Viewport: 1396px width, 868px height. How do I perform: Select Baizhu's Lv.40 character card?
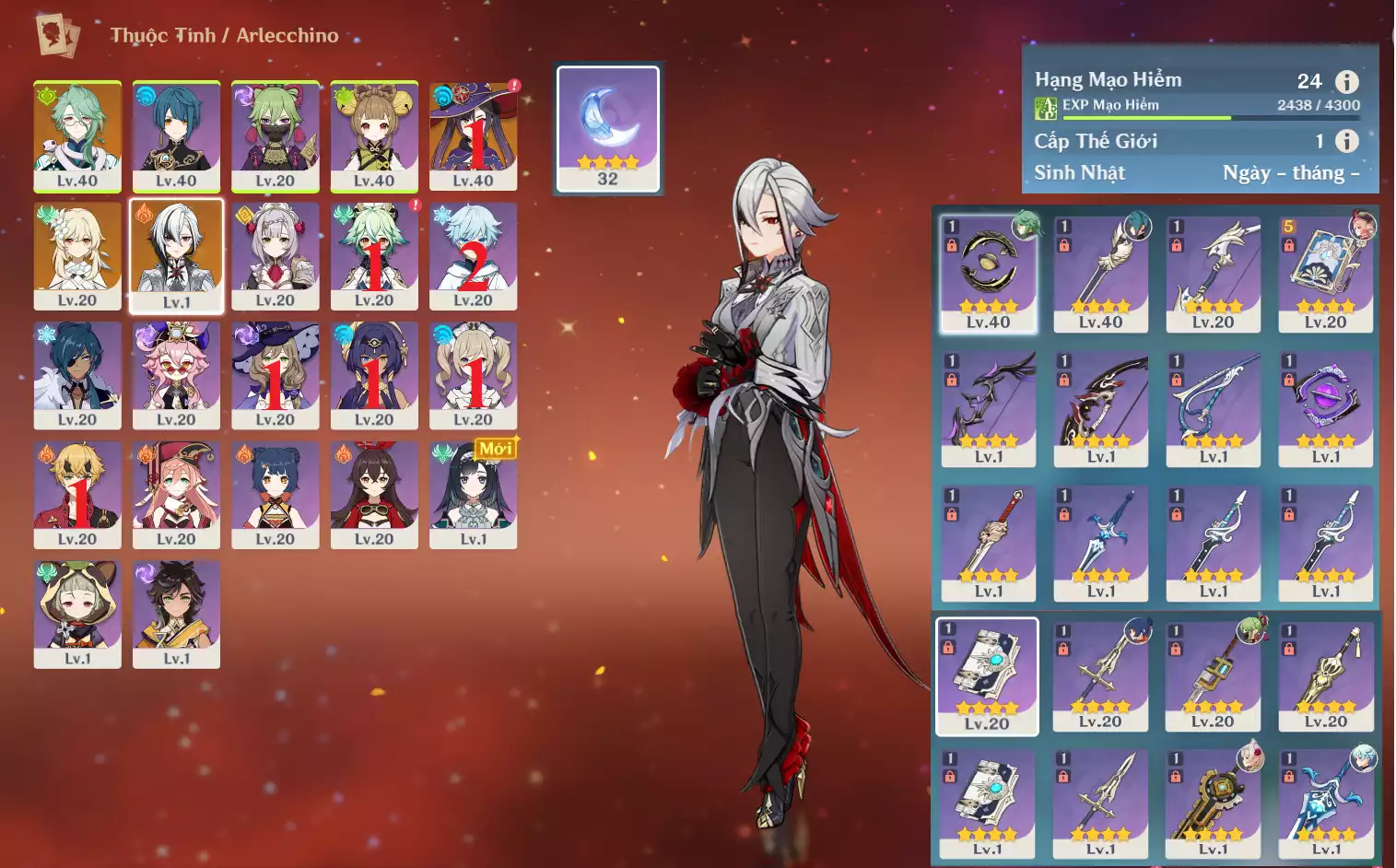pyautogui.click(x=77, y=135)
